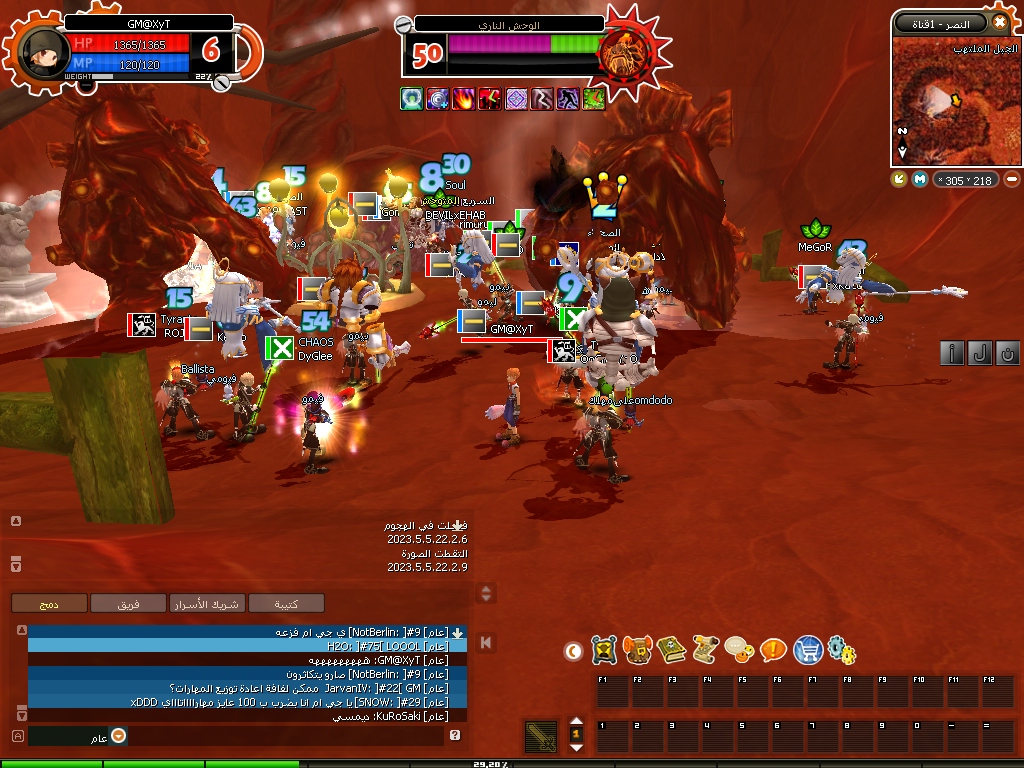Click the orange exclamation mark bubble
Image resolution: width=1024 pixels, height=768 pixels.
(773, 650)
